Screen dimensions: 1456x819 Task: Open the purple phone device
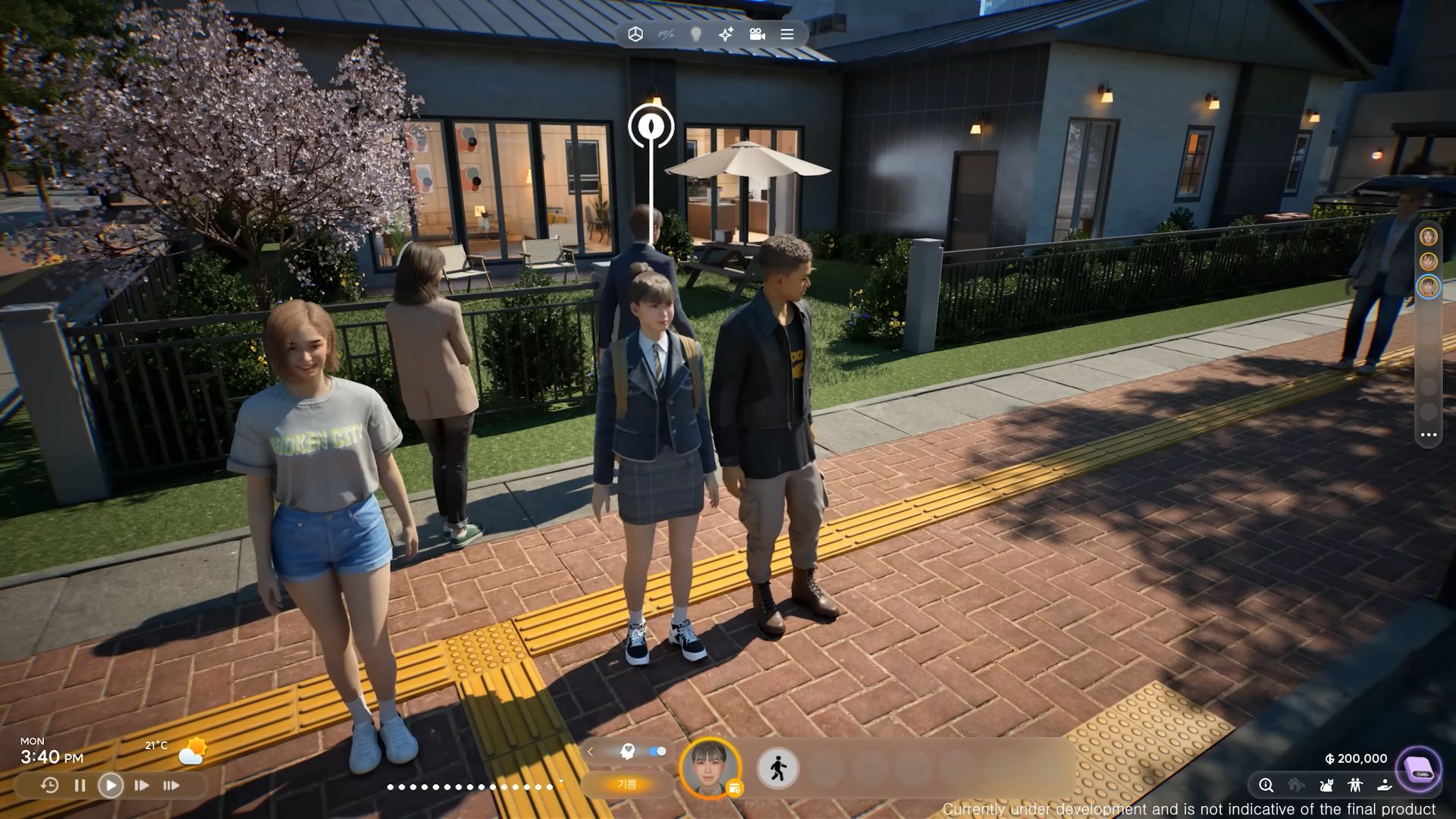tap(1419, 769)
